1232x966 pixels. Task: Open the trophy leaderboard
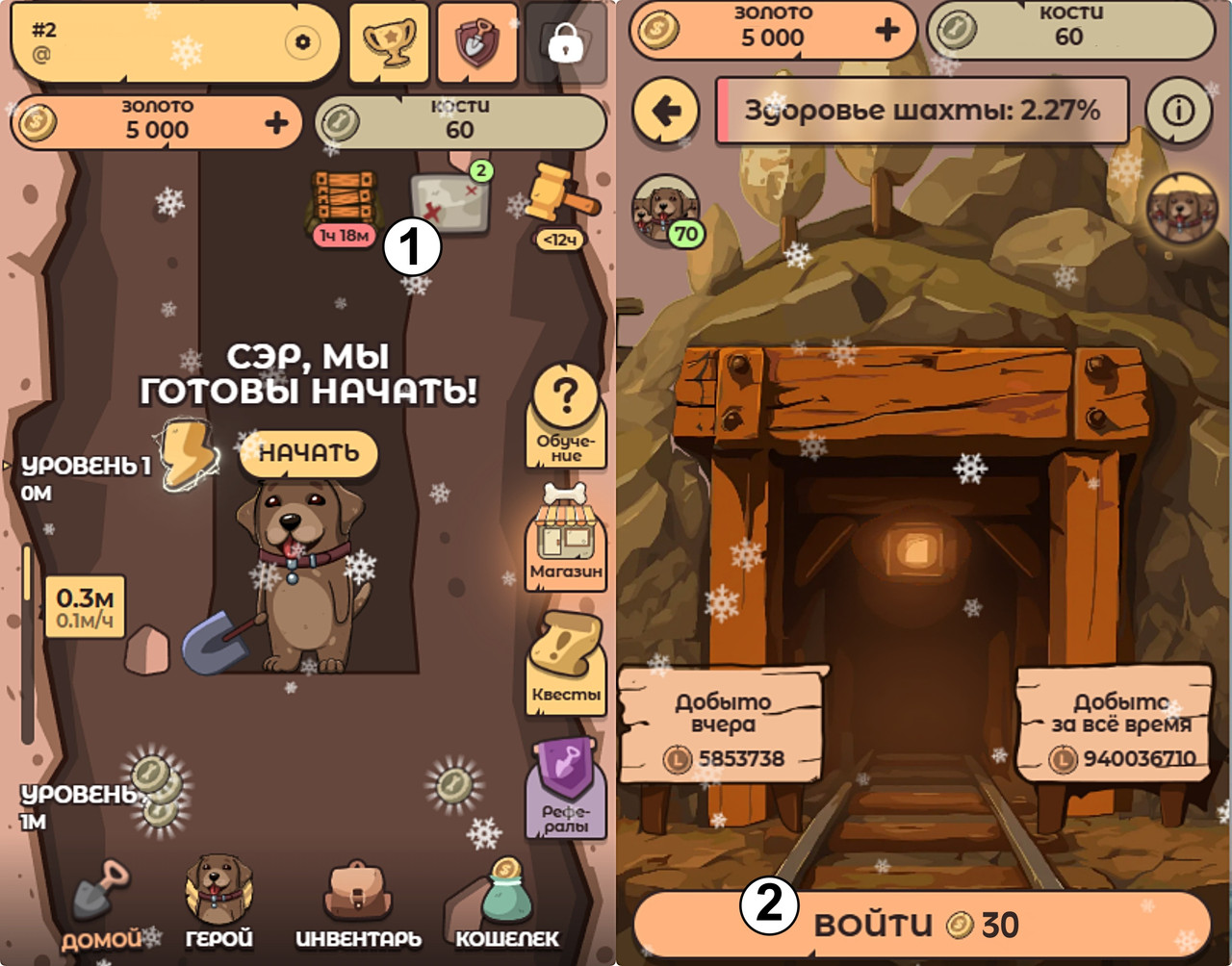(x=388, y=42)
